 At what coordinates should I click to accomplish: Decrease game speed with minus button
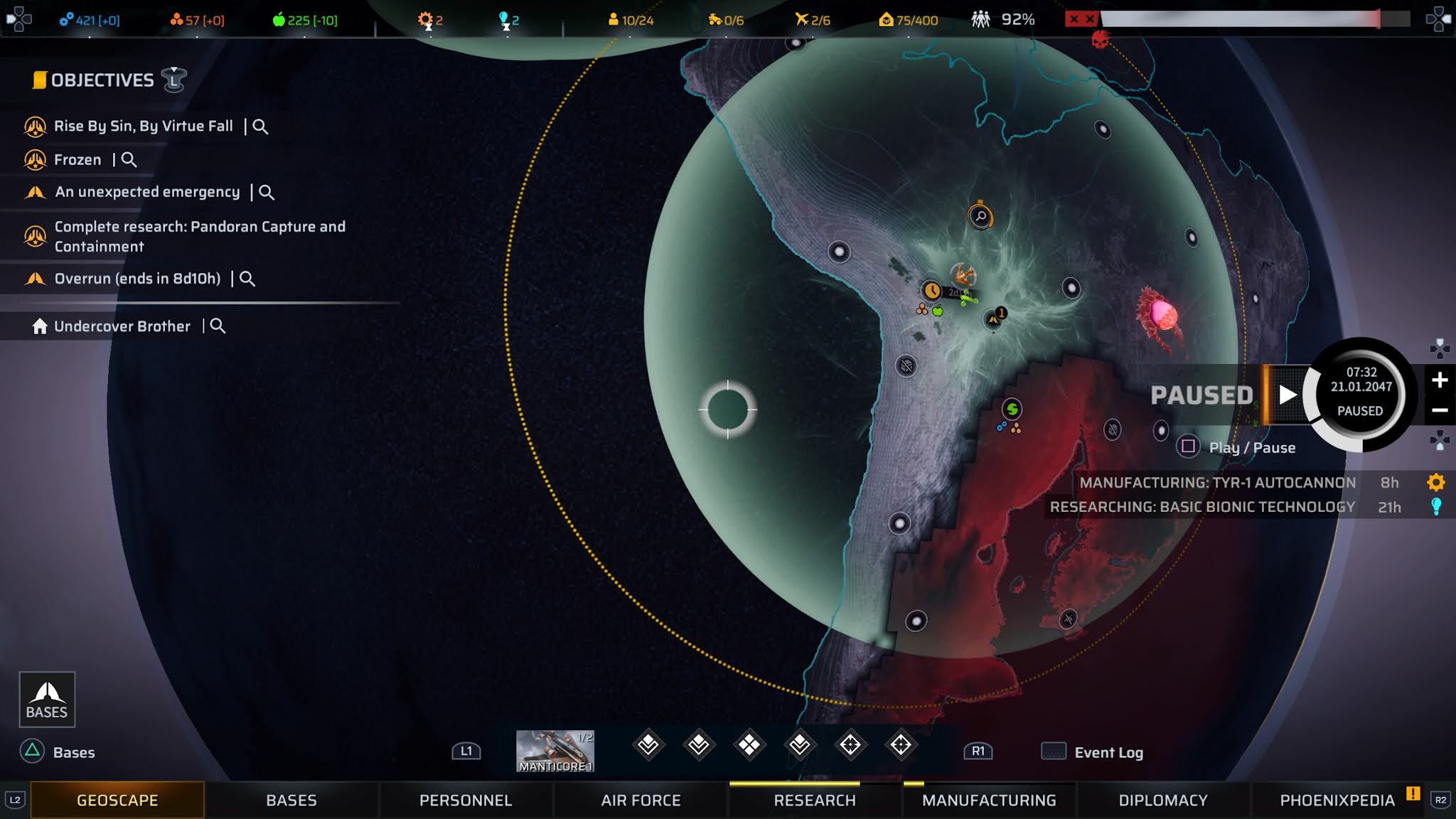tap(1440, 410)
